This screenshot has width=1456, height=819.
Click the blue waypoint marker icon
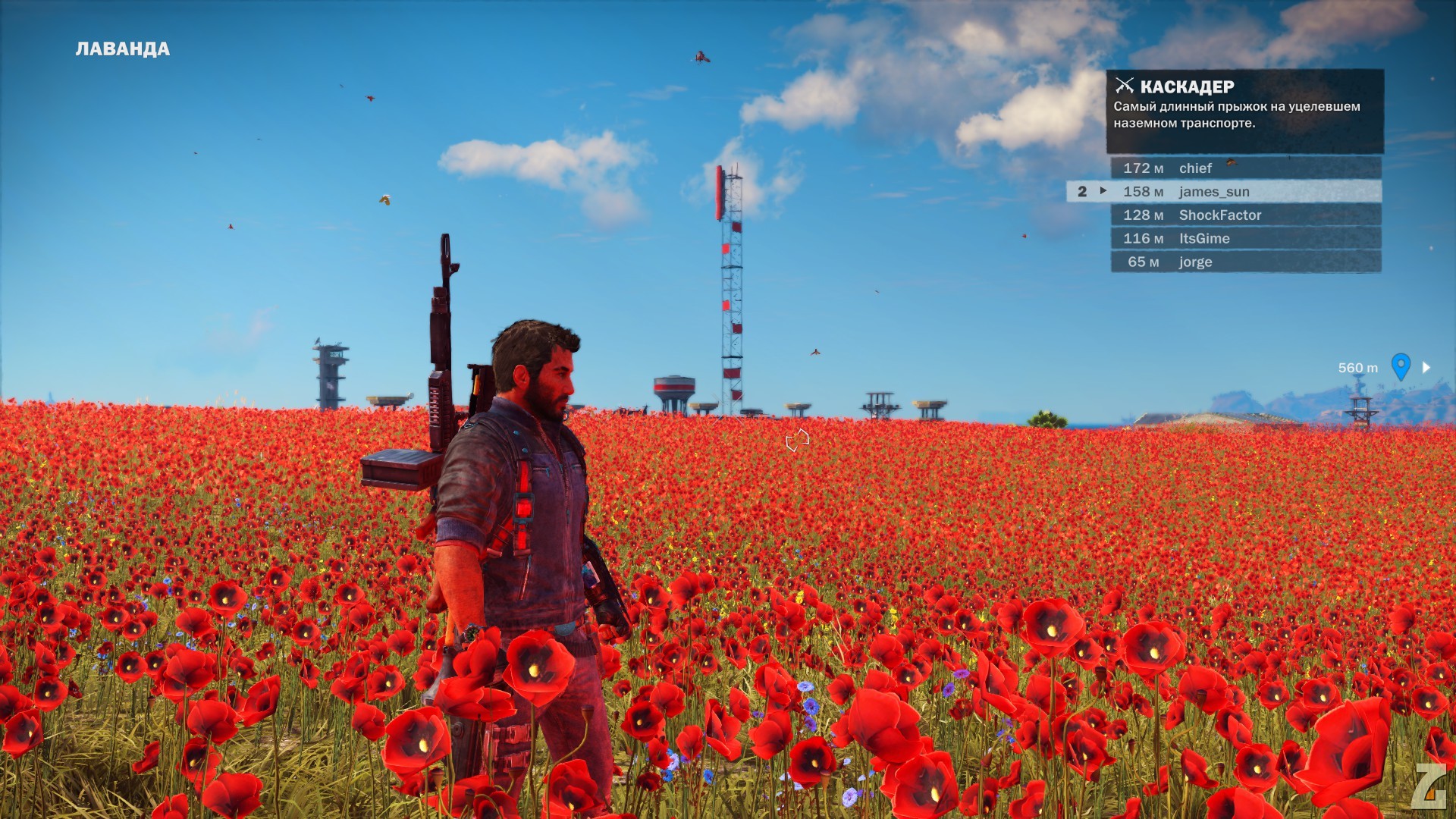pos(1401,366)
